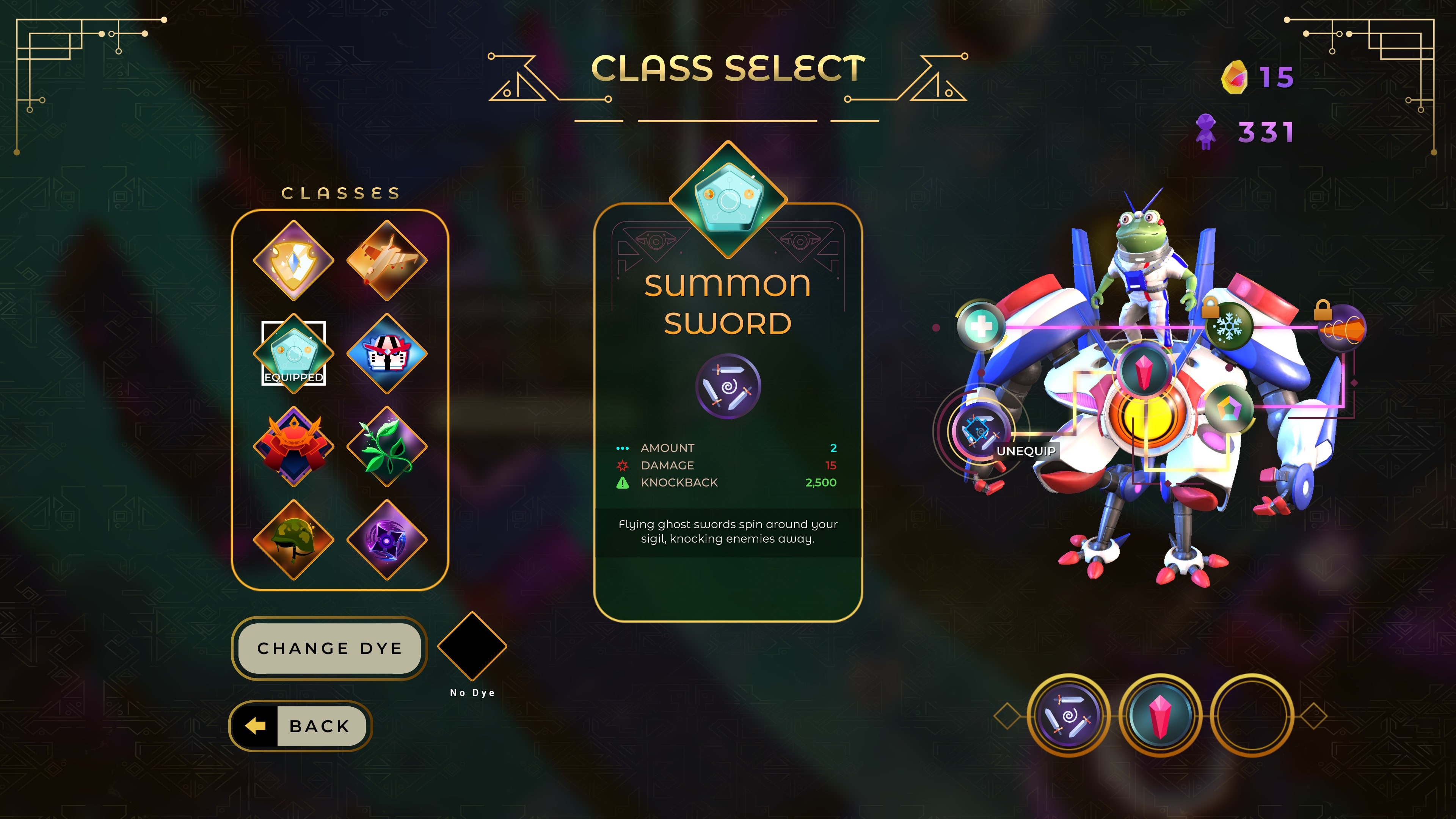Select the equipped Summon Sword class
This screenshot has height=819, width=1456.
click(x=293, y=353)
